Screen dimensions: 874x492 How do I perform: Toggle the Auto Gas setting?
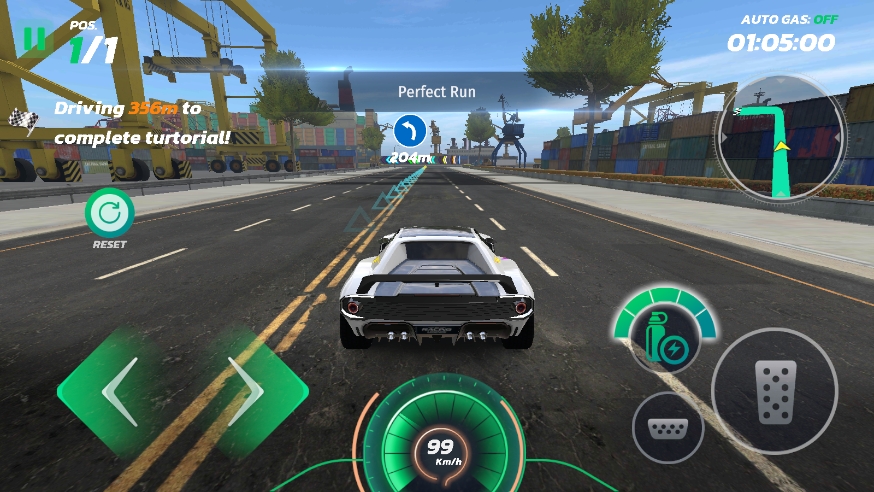click(x=789, y=19)
